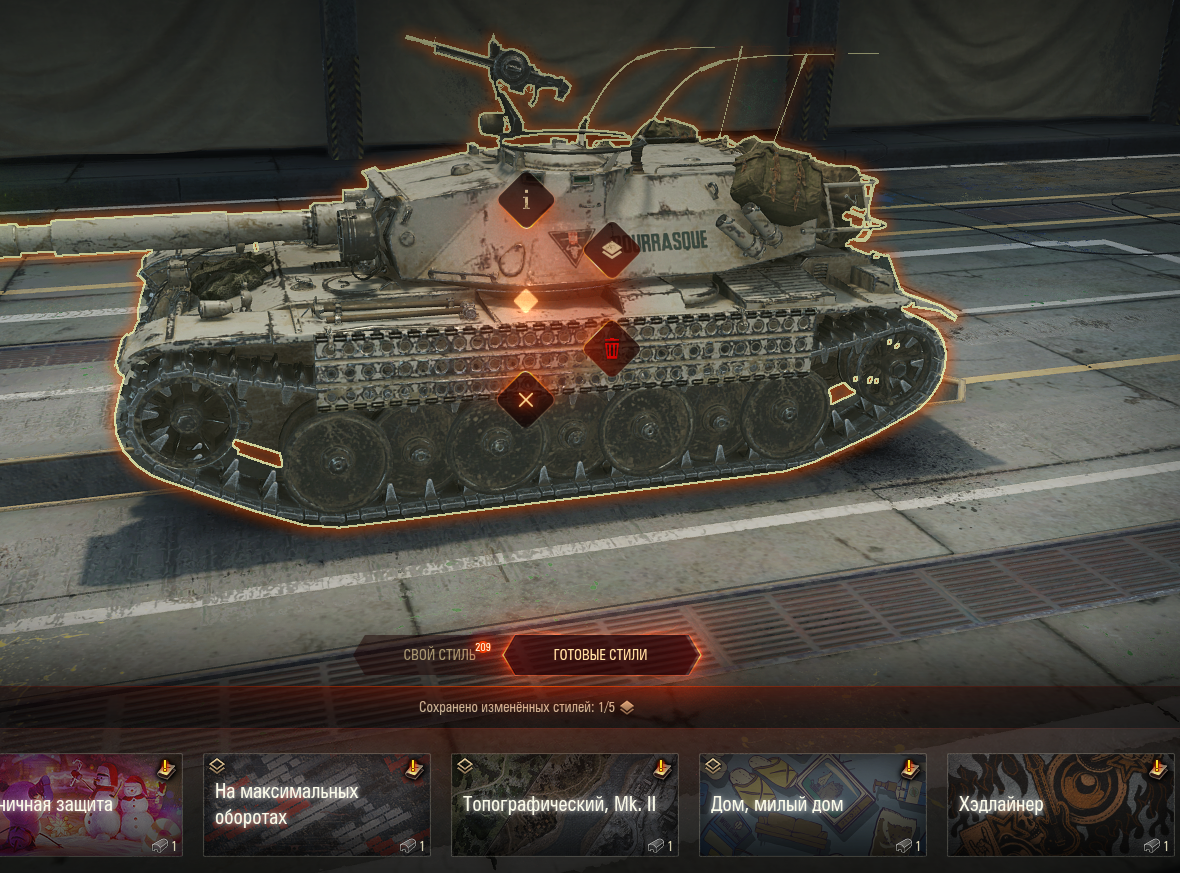Select the Готовые стили tab
1180x873 pixels.
[x=600, y=655]
